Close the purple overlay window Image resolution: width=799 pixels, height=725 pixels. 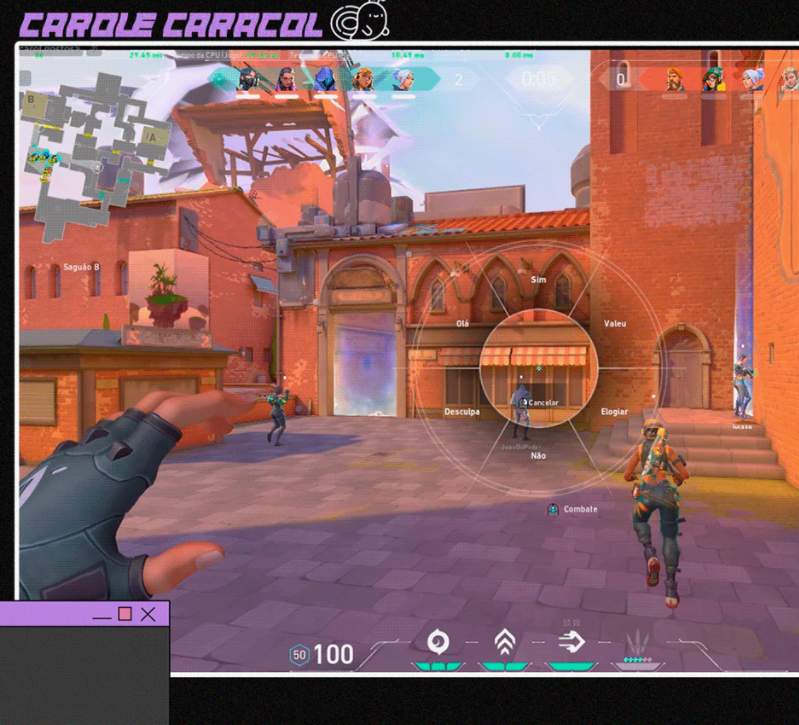coord(148,614)
